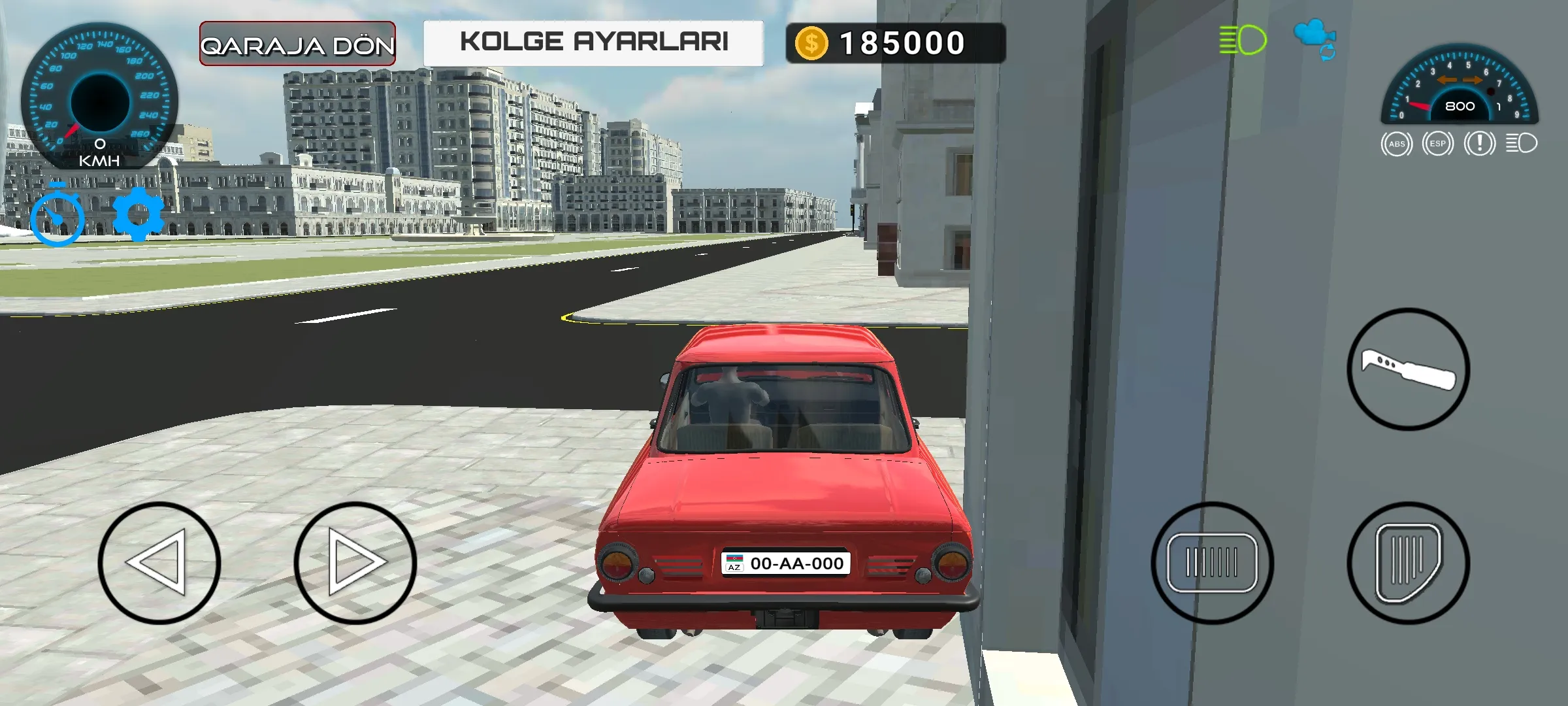Toggle the ESP indicator
The image size is (1568, 706).
(x=1437, y=142)
